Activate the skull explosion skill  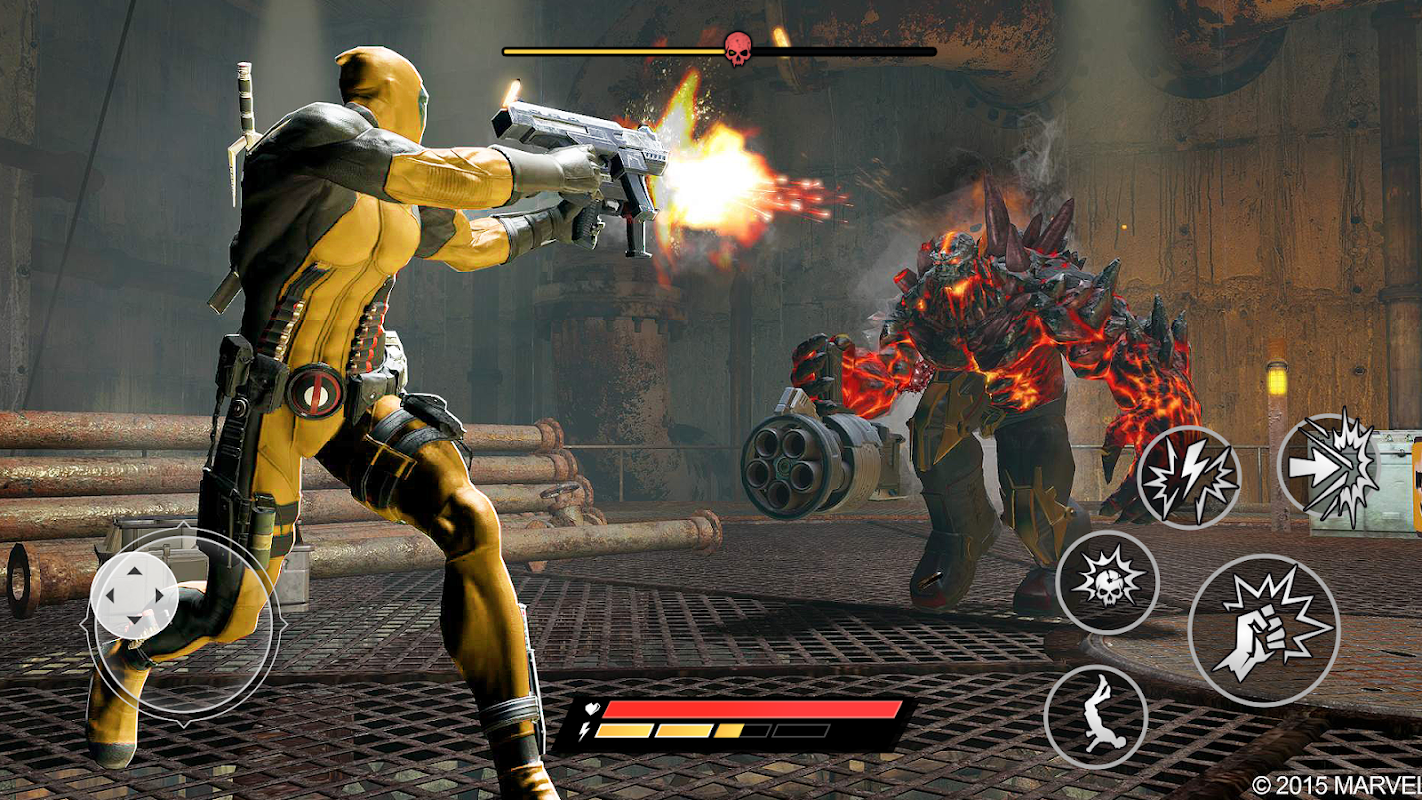click(1107, 582)
